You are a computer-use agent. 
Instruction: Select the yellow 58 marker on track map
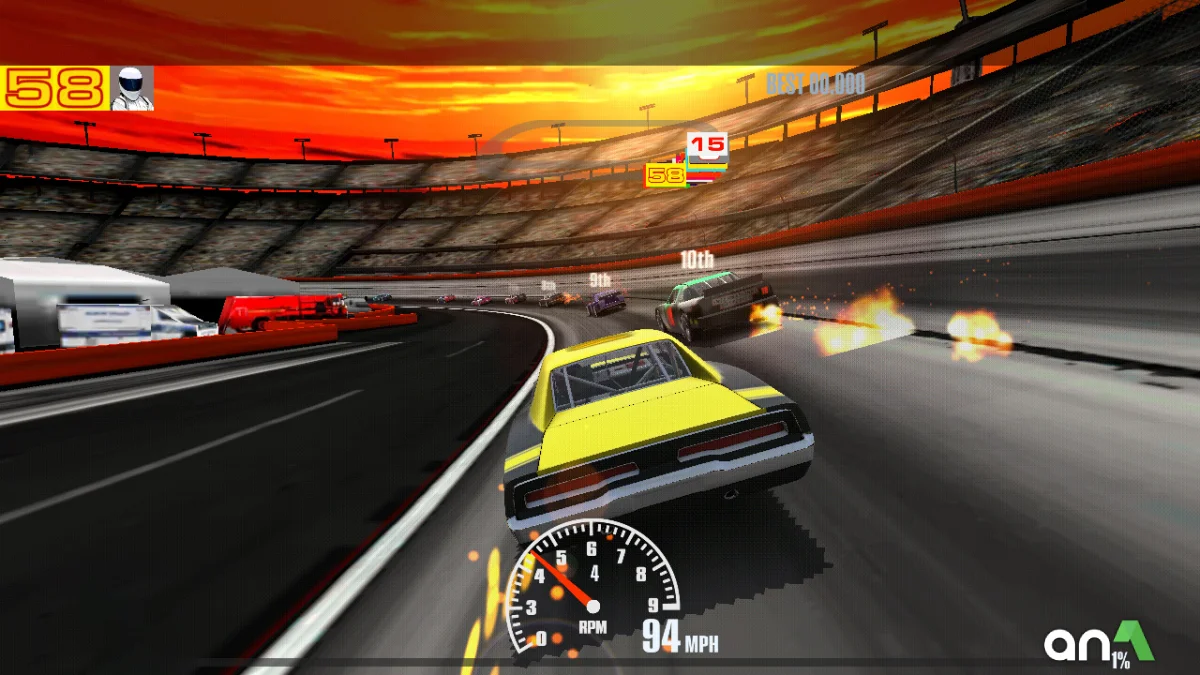(x=666, y=176)
